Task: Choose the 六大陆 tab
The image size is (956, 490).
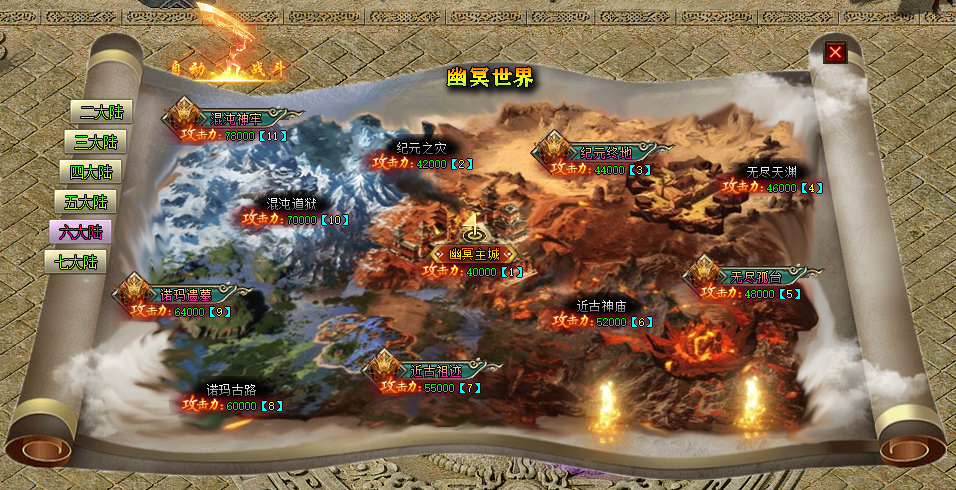Action: [x=80, y=232]
